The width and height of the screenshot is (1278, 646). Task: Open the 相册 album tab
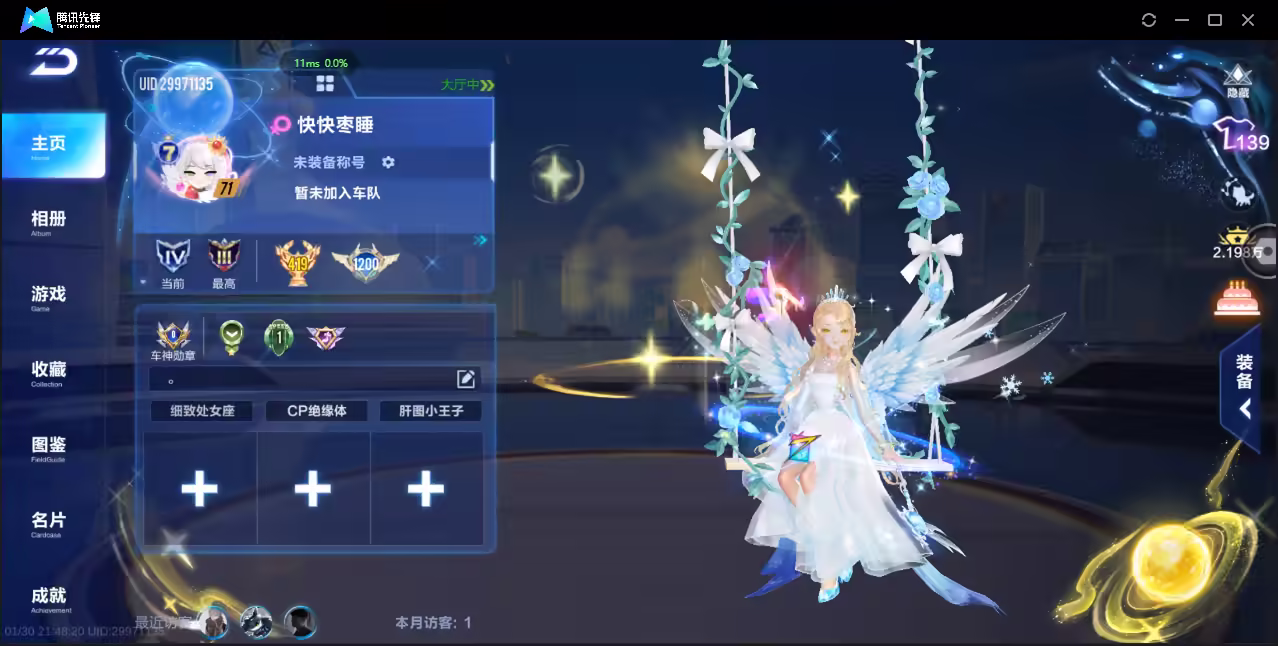(48, 220)
